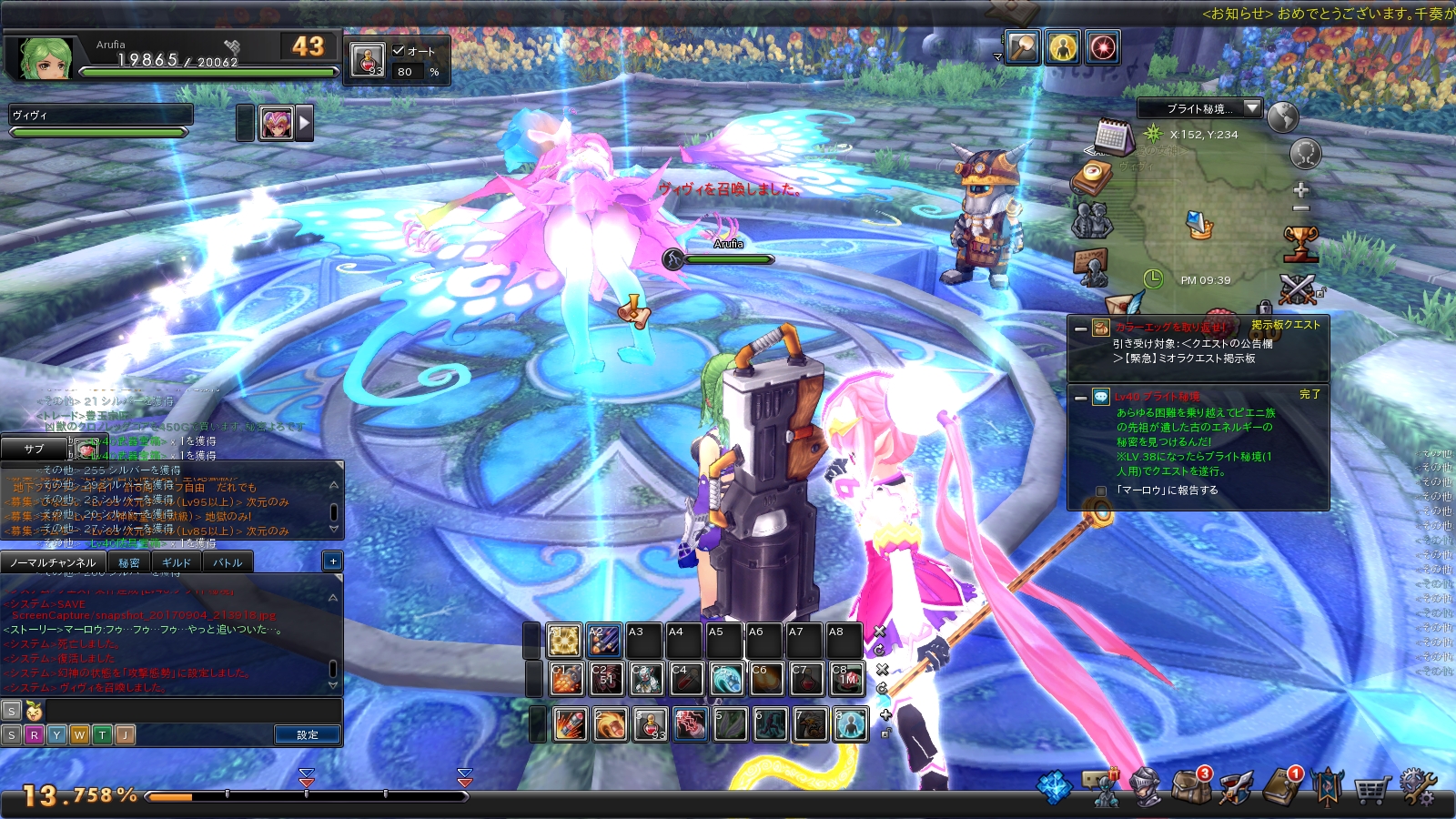This screenshot has height=819, width=1456.
Task: Switch to the バトル chat tab
Action: 227,562
